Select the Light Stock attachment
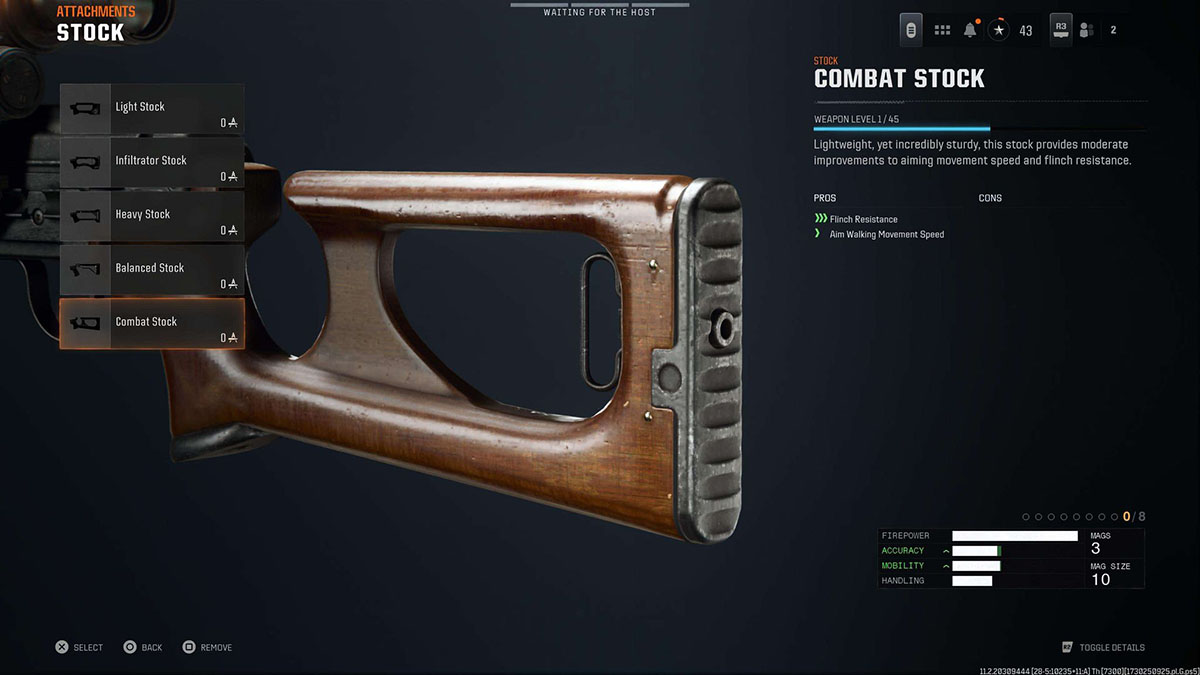 coord(152,109)
